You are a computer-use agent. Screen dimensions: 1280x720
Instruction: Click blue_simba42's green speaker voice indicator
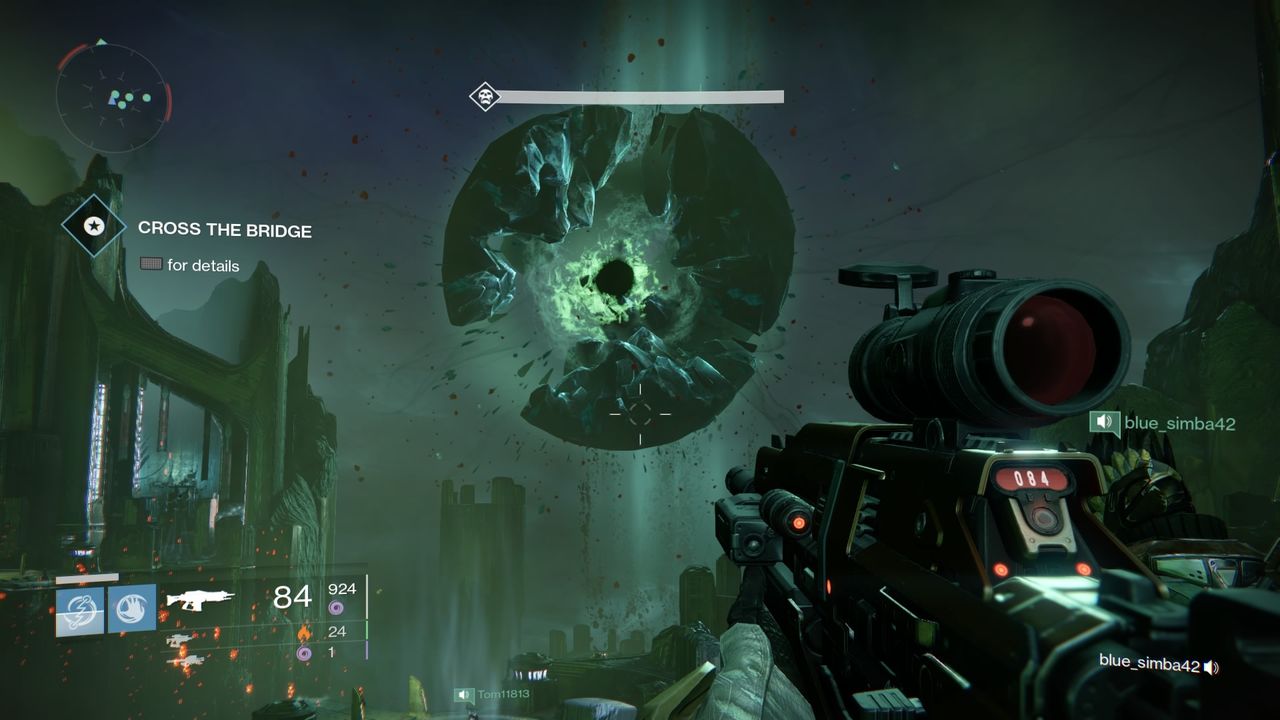coord(1104,423)
